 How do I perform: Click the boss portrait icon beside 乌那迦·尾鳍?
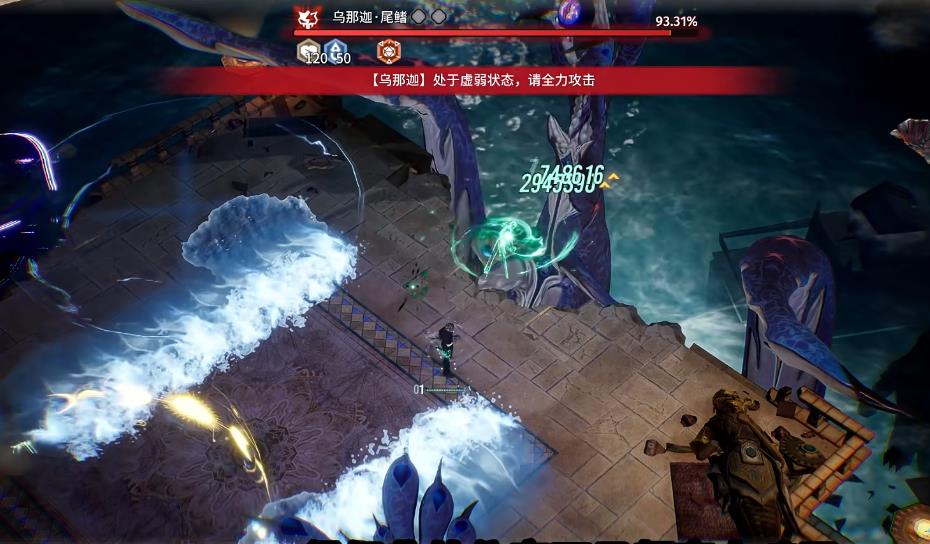[307, 18]
